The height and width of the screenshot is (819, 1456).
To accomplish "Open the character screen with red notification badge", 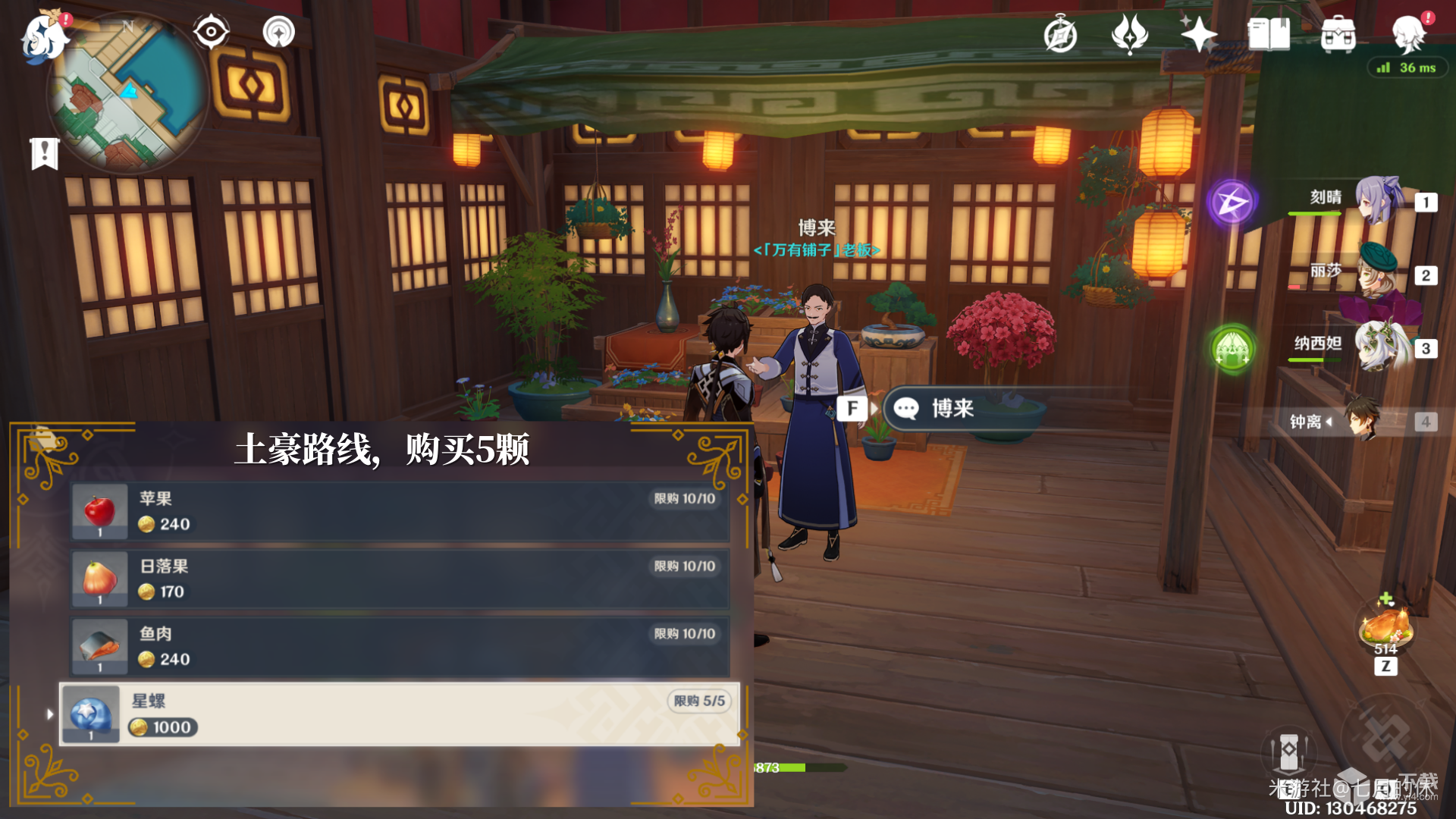I will [1410, 34].
